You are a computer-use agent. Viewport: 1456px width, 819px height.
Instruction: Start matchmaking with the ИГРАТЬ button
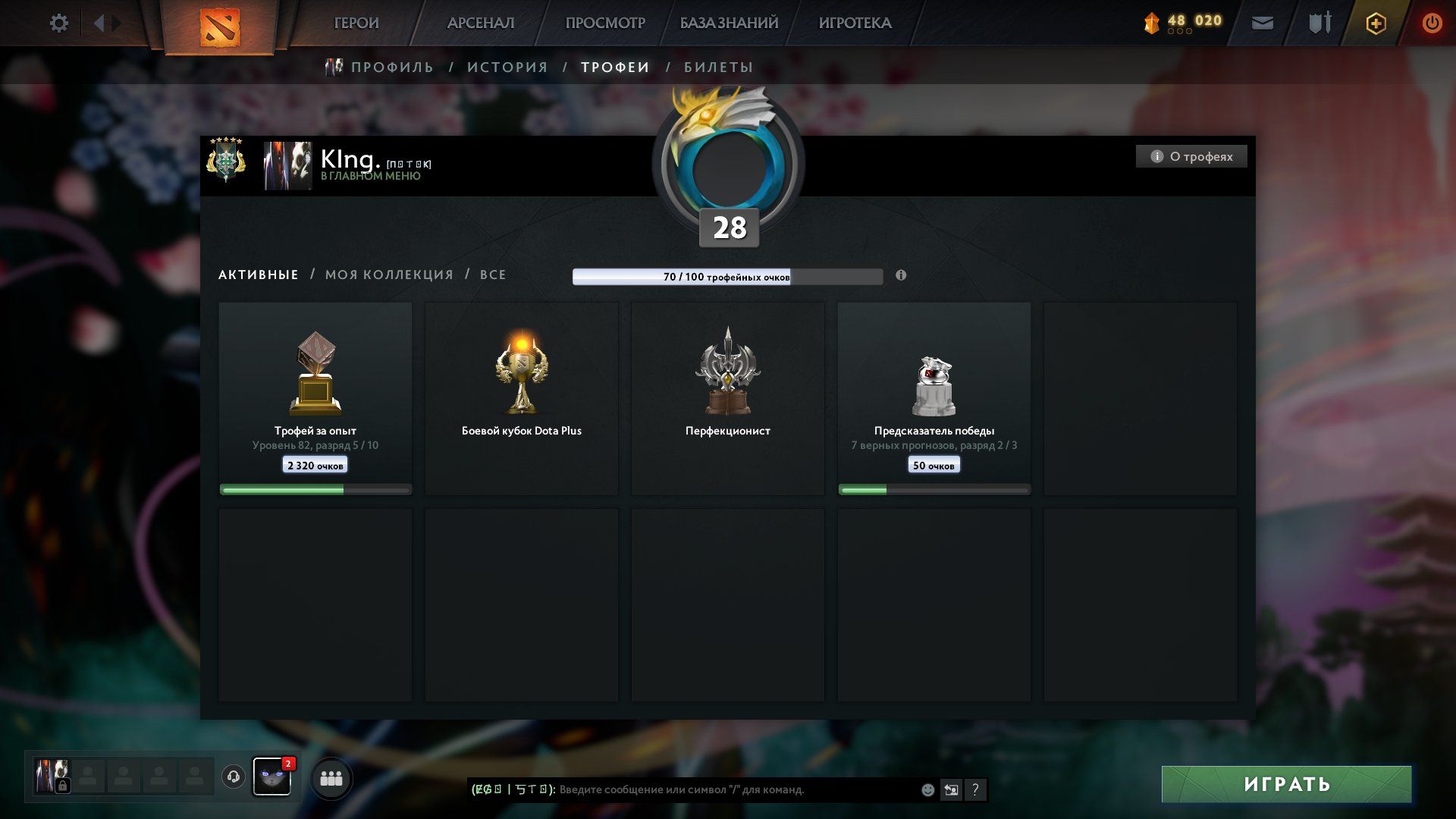pos(1286,784)
